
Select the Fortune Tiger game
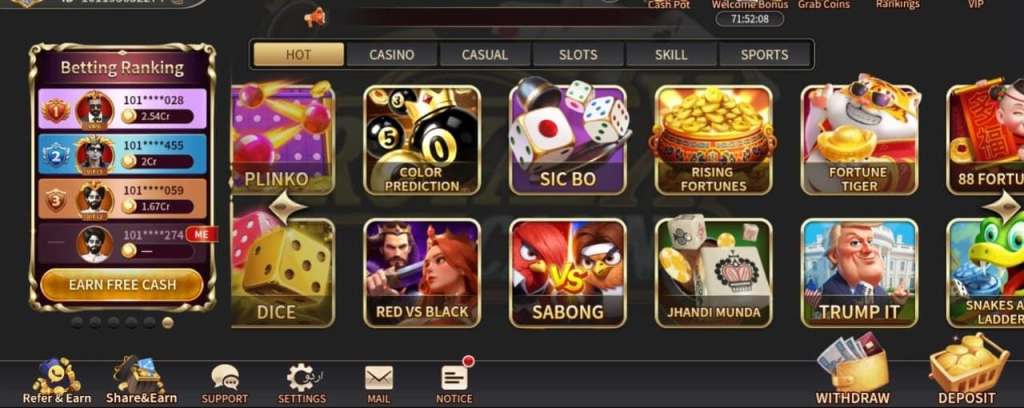pos(859,139)
